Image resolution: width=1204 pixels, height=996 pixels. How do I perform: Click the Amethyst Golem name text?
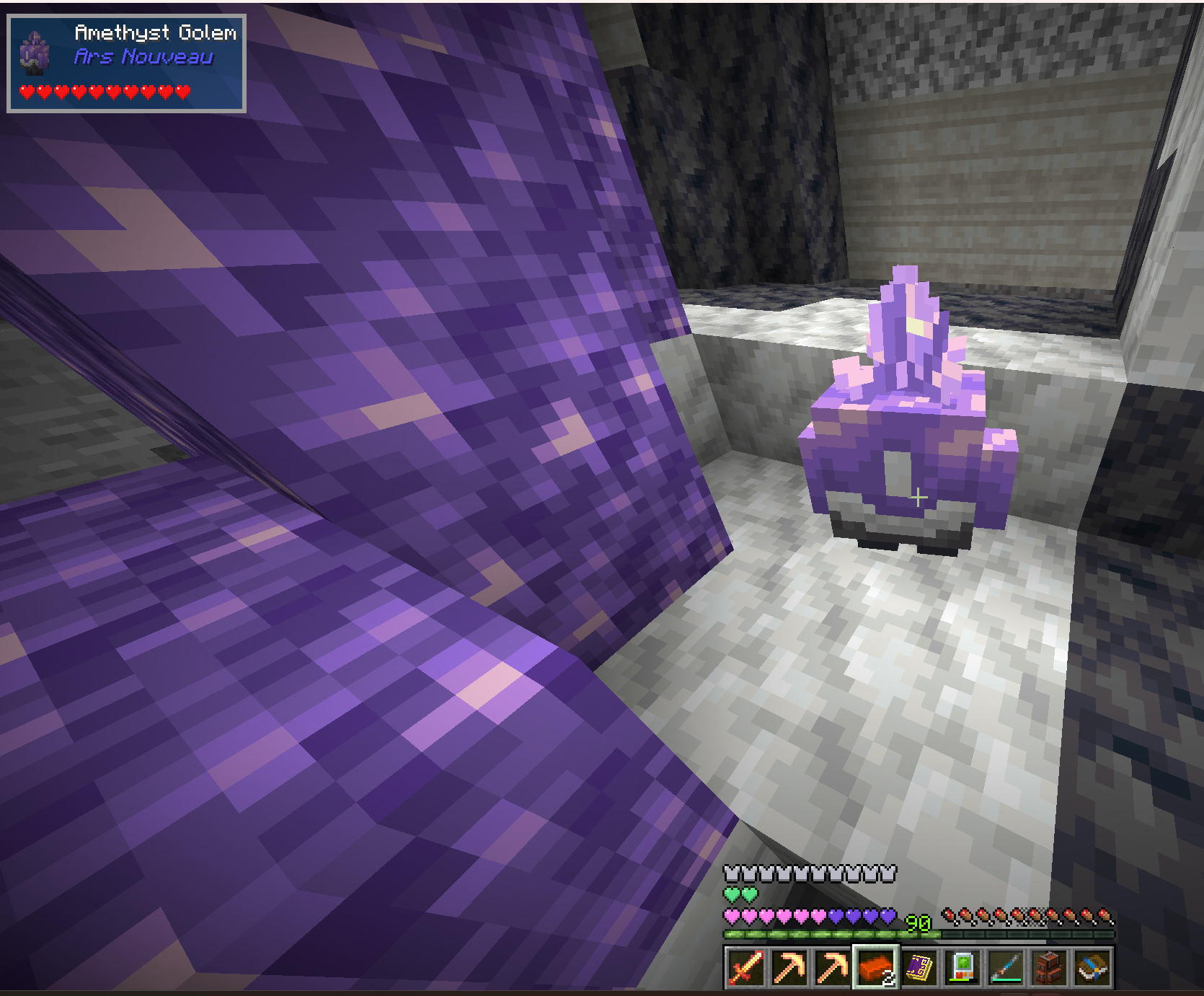point(155,32)
